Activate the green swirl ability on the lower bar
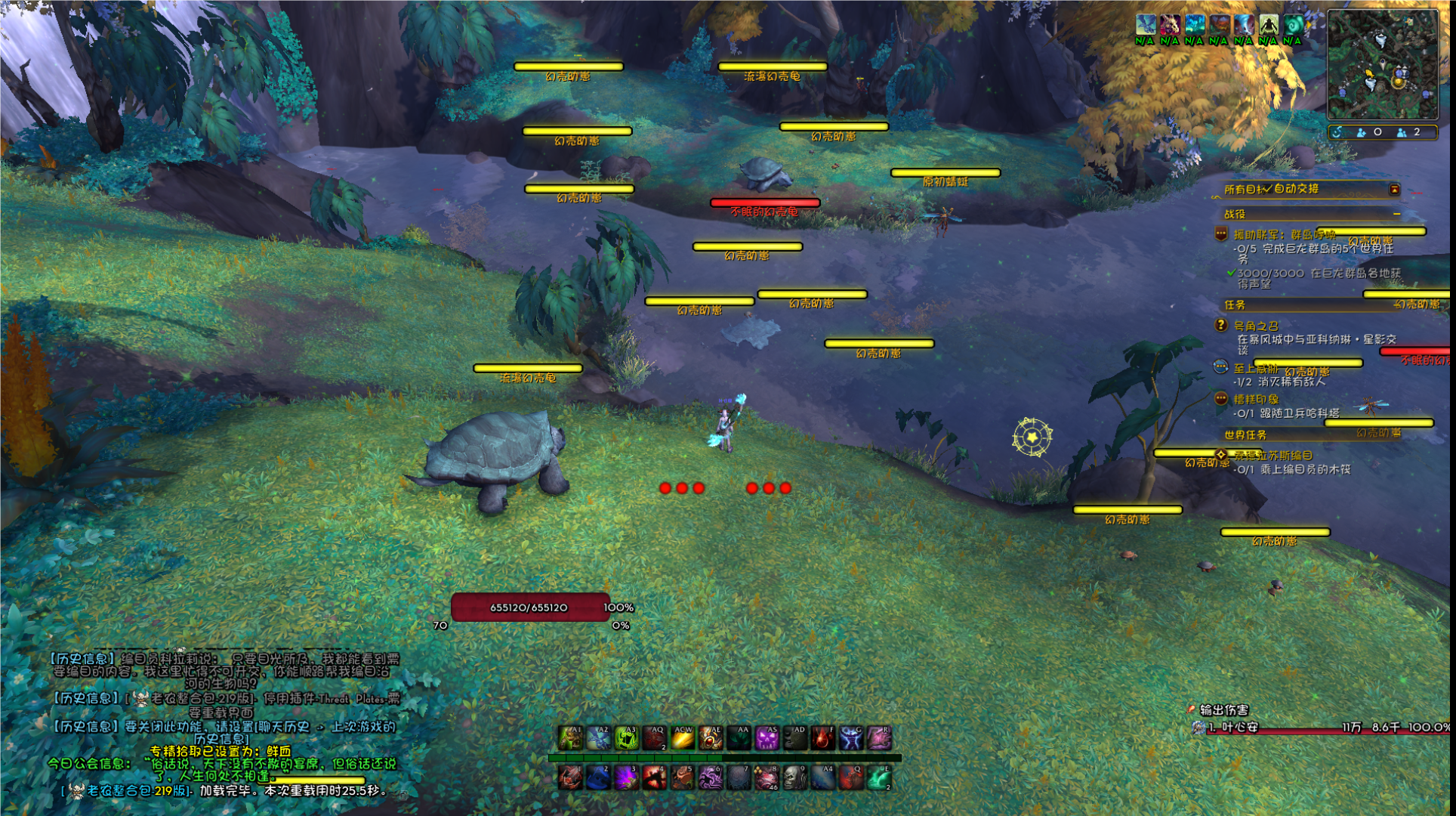Image resolution: width=1456 pixels, height=816 pixels. click(878, 777)
